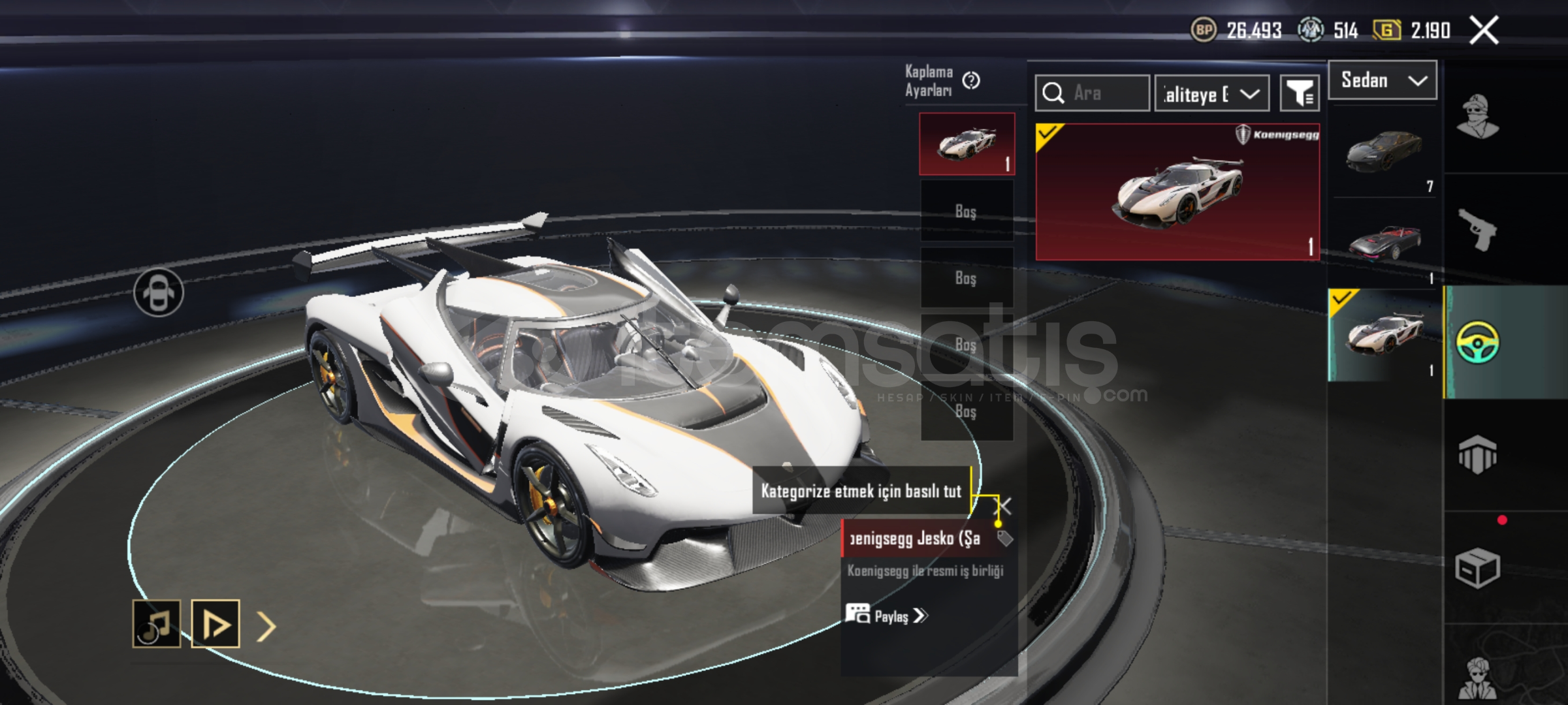Open the quality sort dropdown

pos(1211,94)
